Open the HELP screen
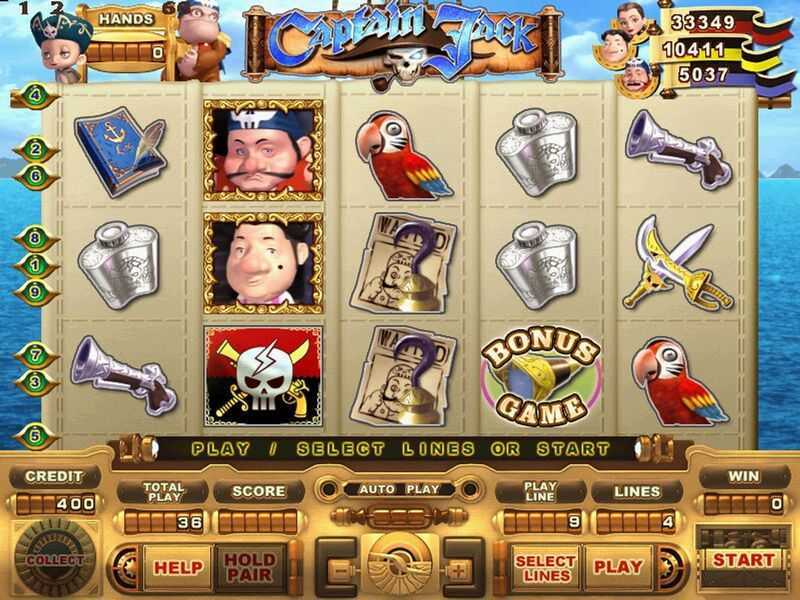This screenshot has width=800, height=600. pyautogui.click(x=176, y=566)
